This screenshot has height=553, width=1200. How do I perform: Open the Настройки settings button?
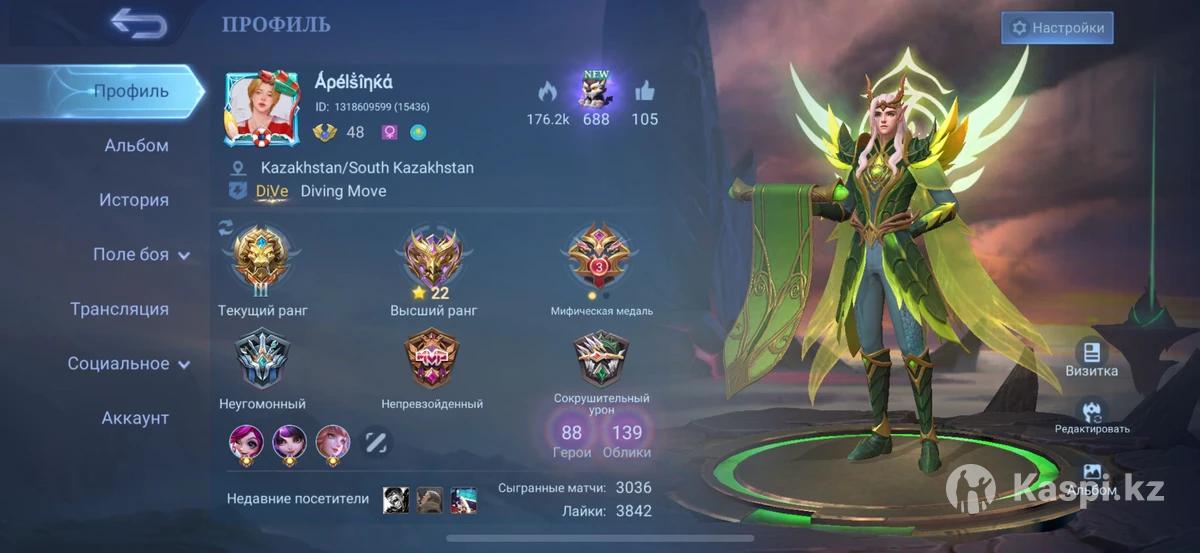[x=1057, y=28]
